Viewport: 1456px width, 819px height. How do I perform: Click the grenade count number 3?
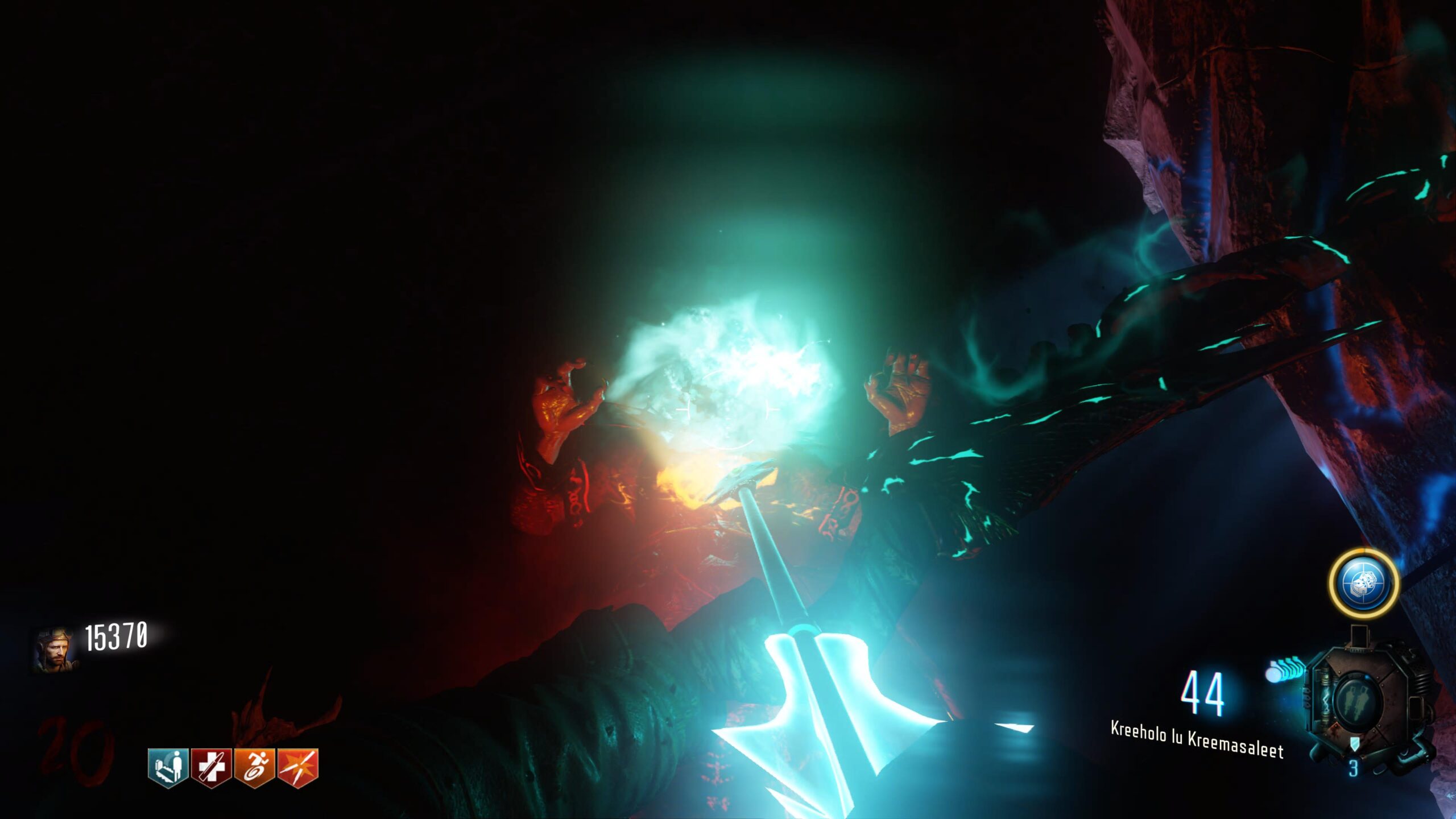coord(1355,767)
